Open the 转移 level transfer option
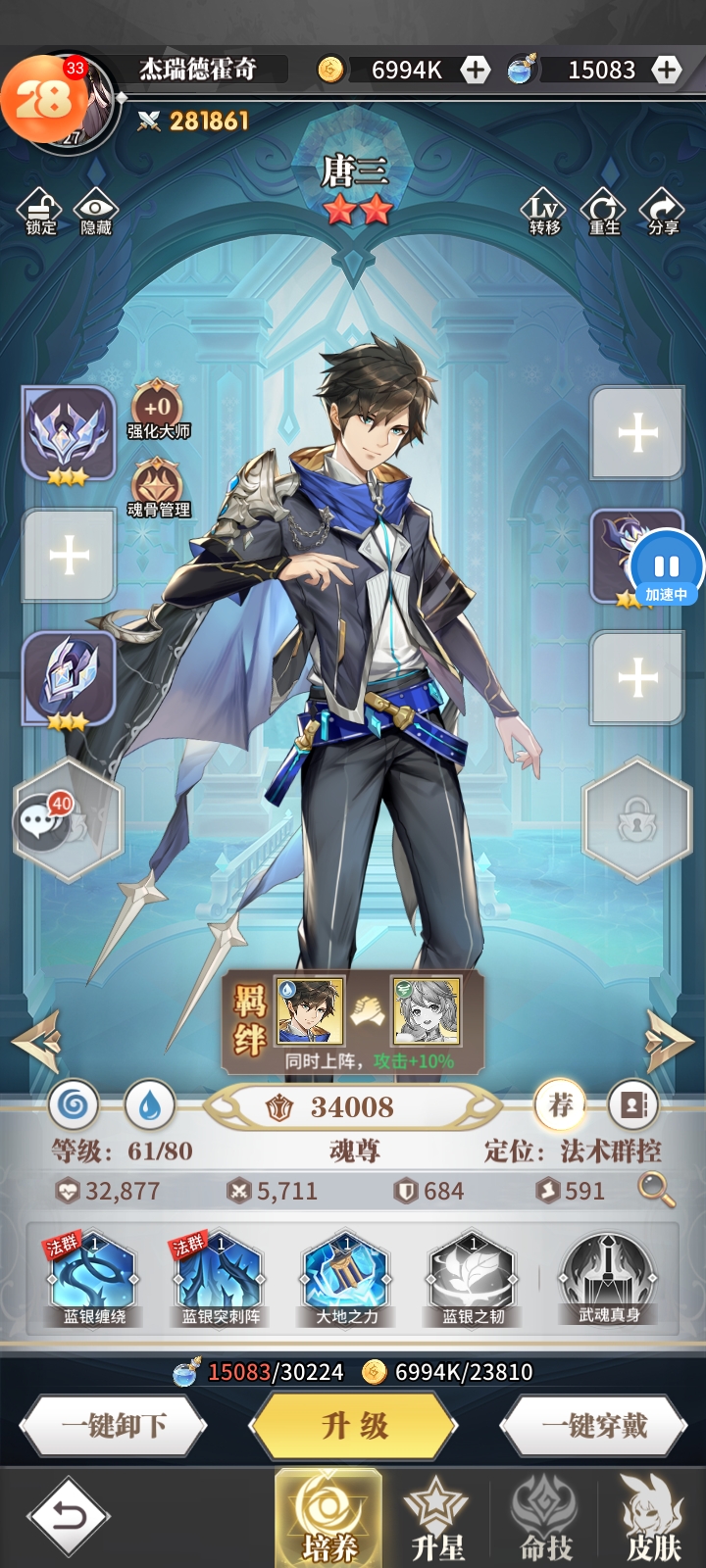The width and height of the screenshot is (706, 1568). (x=544, y=211)
